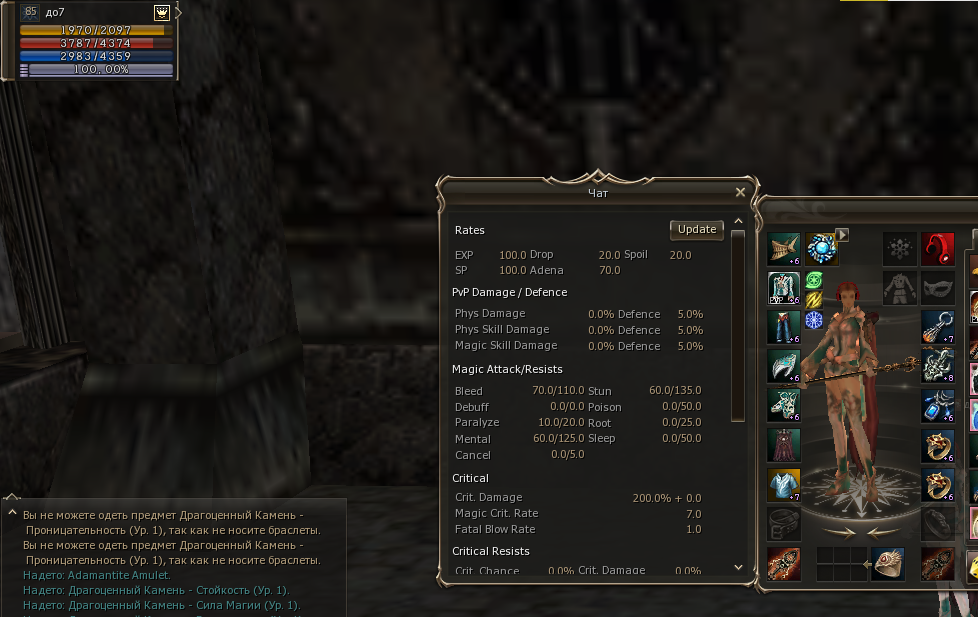Select the blue gem earring slot
The image size is (978, 617).
(937, 405)
